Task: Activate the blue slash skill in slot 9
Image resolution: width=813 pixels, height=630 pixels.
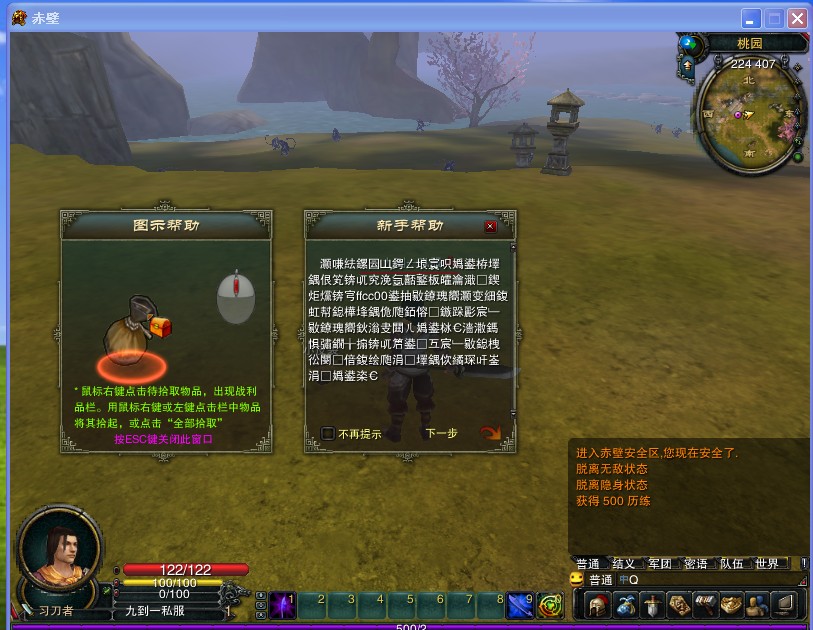Action: (520, 605)
